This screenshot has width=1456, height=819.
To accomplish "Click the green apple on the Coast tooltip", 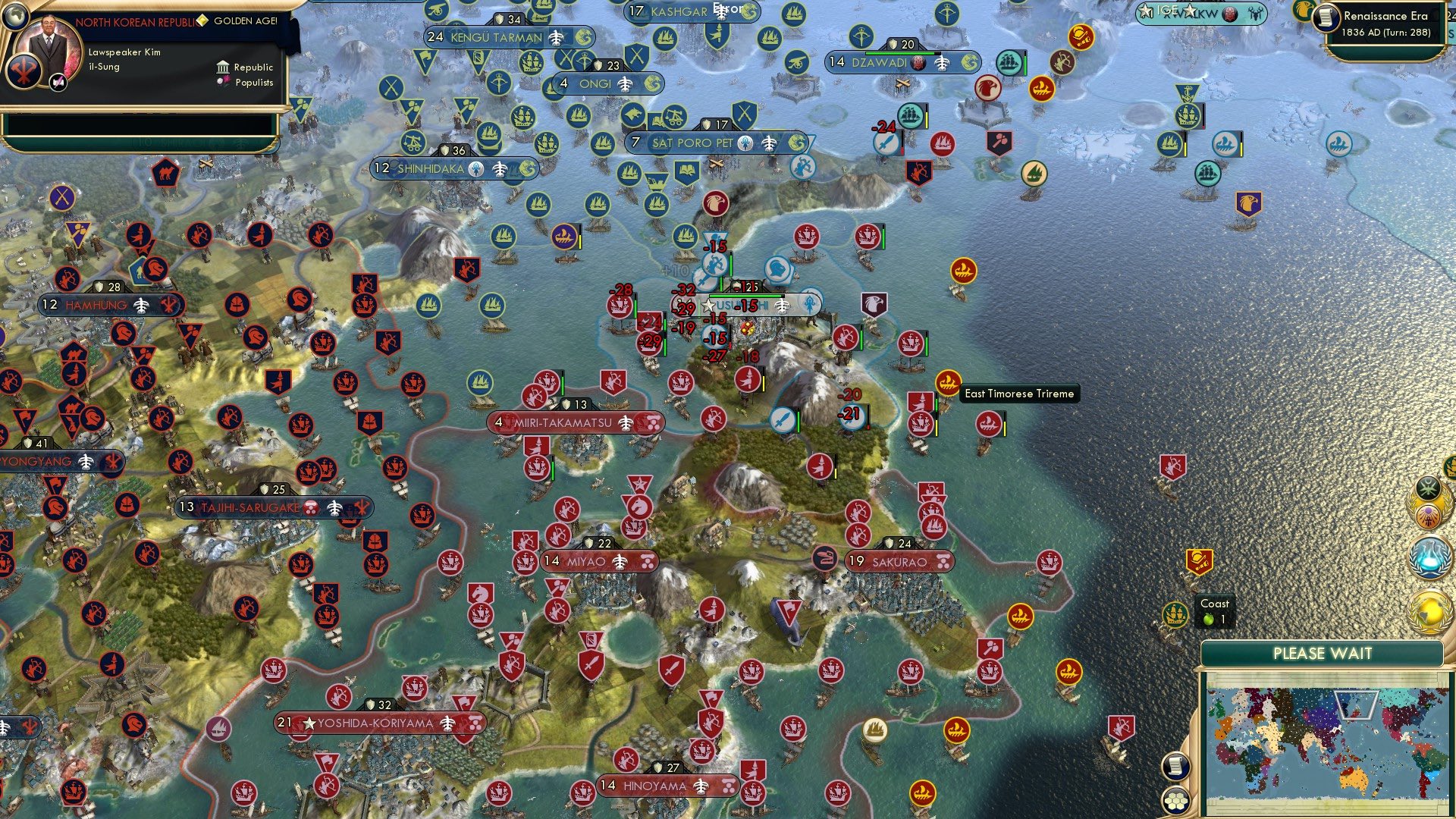I will tap(1210, 620).
